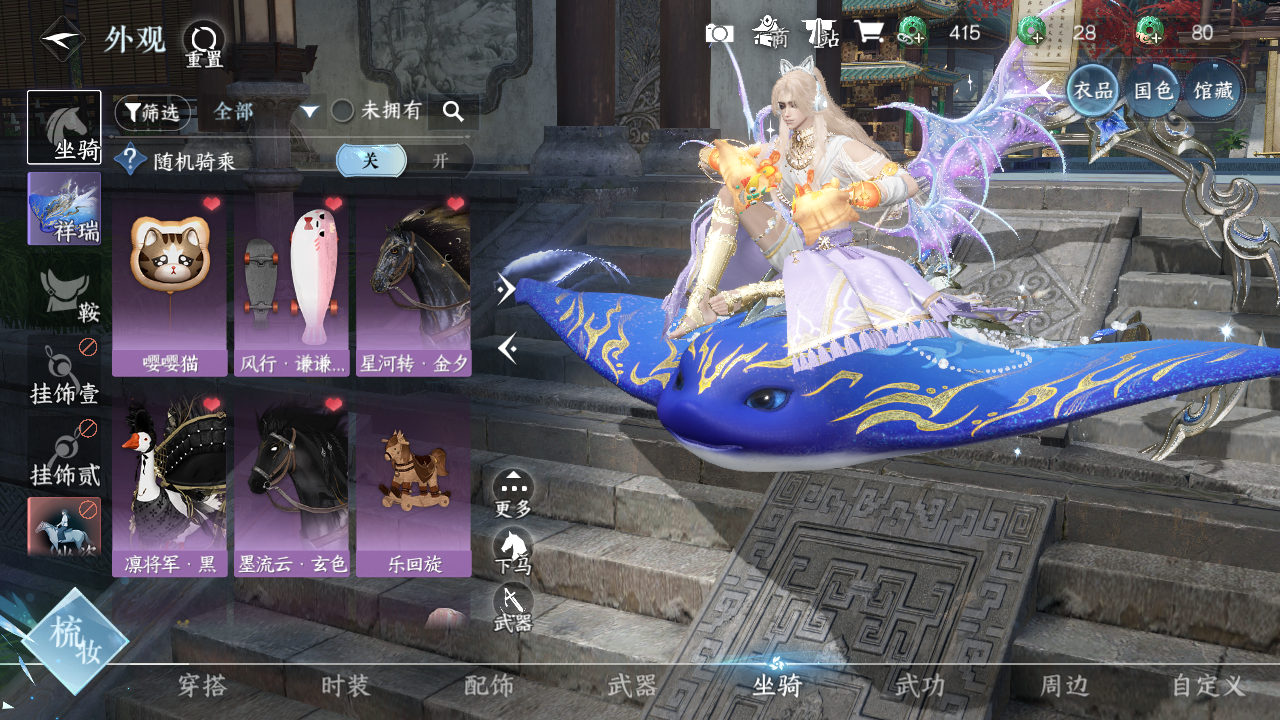Image resolution: width=1280 pixels, height=720 pixels.
Task: Go back using the top-left arrow
Action: tap(62, 40)
